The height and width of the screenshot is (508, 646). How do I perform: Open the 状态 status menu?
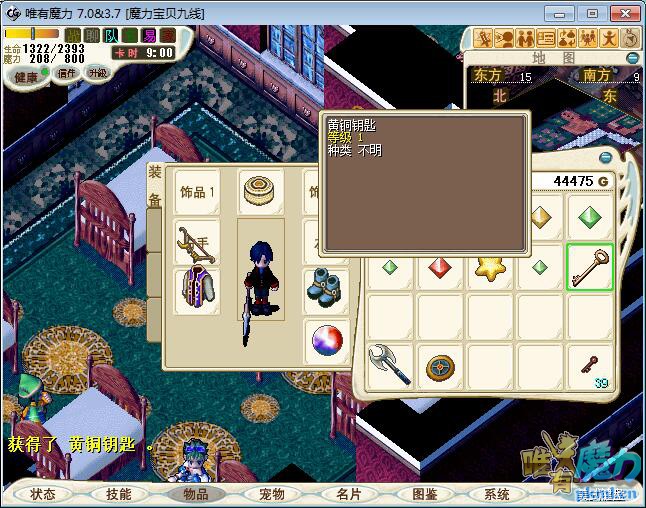[43, 494]
